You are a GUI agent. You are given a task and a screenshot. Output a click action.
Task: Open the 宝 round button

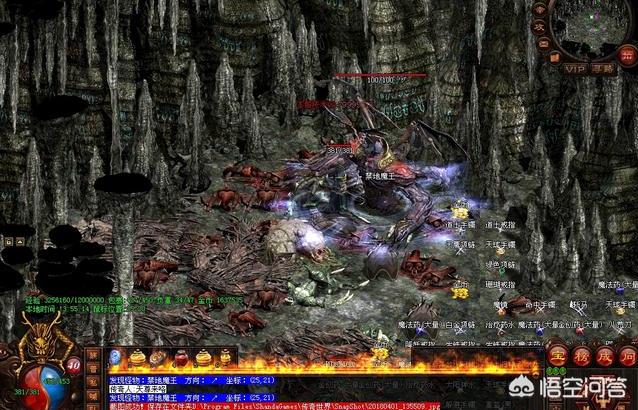[558, 358]
